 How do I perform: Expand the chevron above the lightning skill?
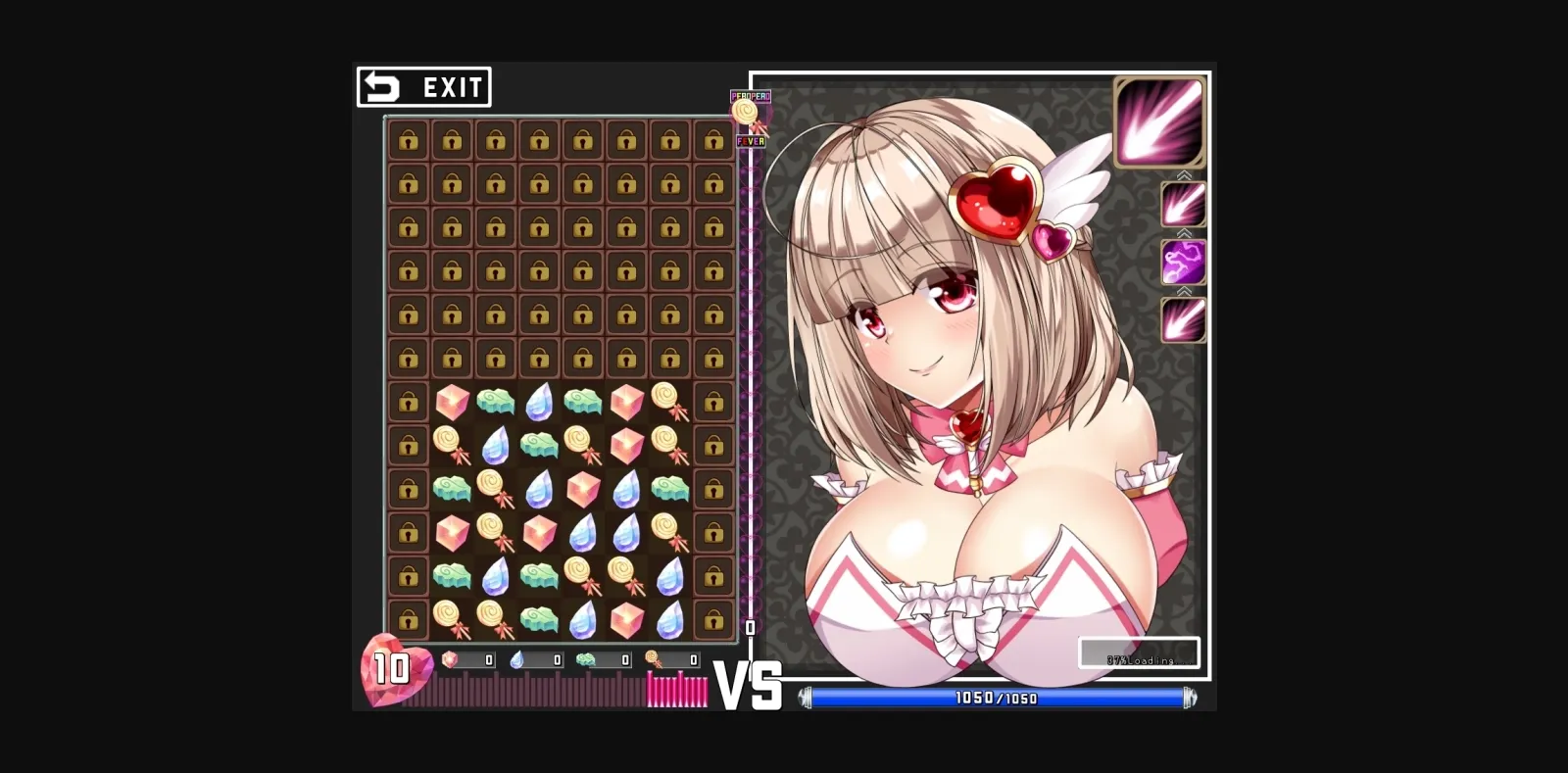pos(1182,234)
